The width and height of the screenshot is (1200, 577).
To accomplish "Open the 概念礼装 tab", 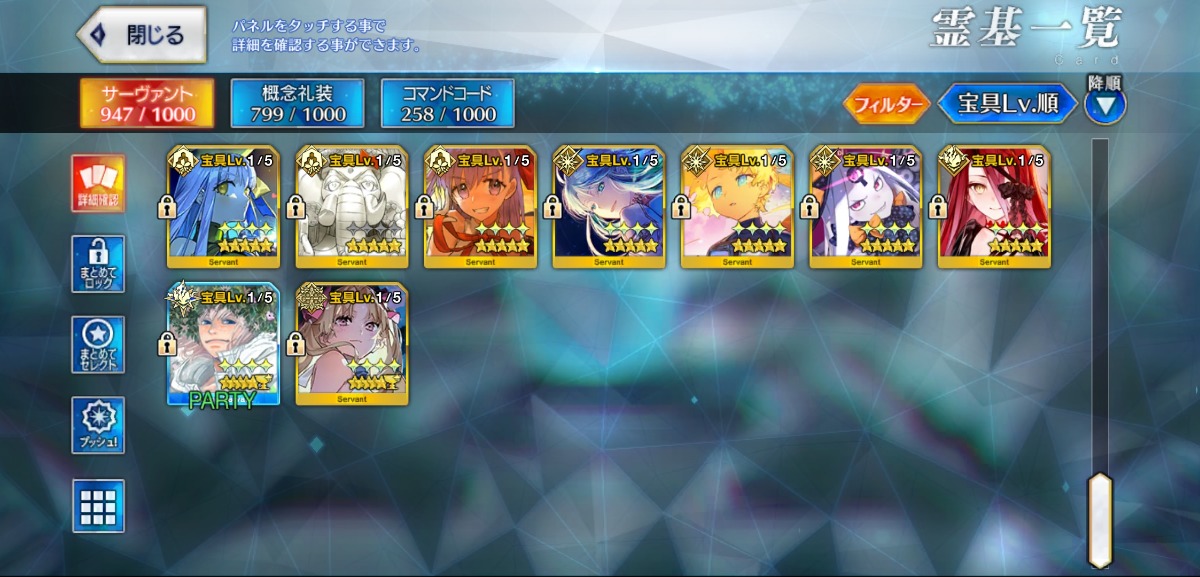I will tap(297, 104).
